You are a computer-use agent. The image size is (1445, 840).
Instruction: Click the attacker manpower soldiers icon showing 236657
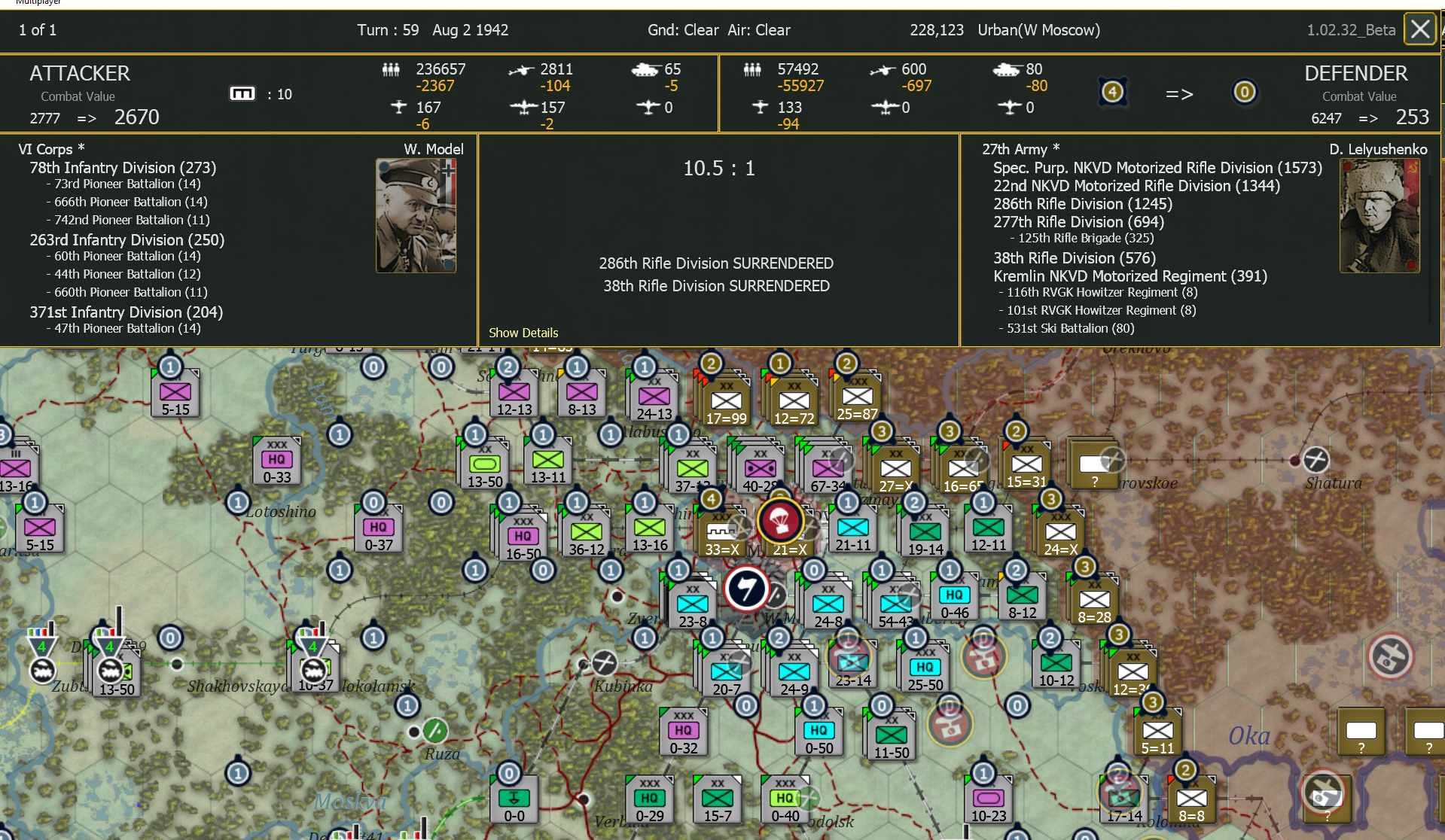coord(391,69)
